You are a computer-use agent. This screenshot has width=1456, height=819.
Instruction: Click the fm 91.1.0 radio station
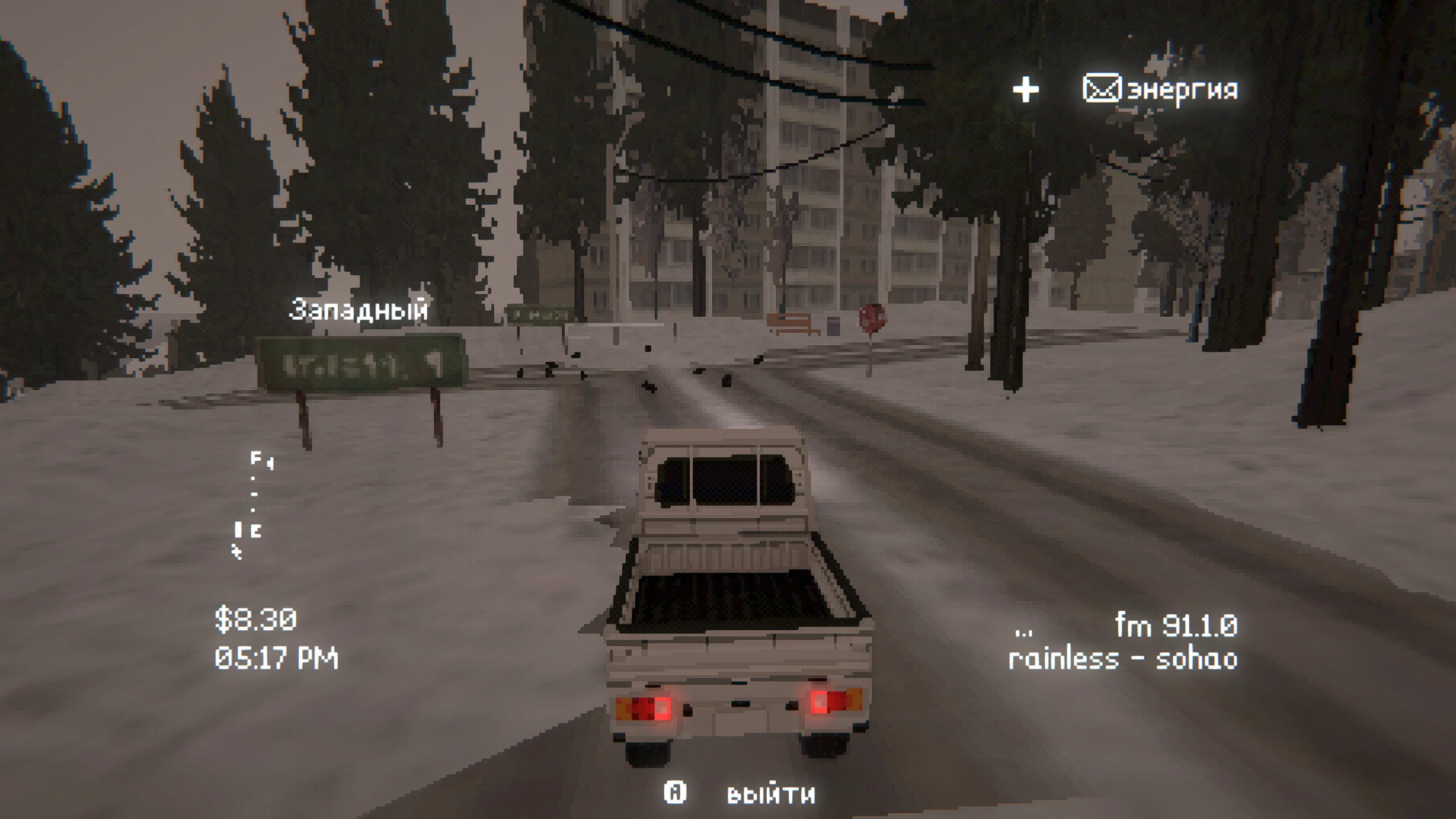1176,626
